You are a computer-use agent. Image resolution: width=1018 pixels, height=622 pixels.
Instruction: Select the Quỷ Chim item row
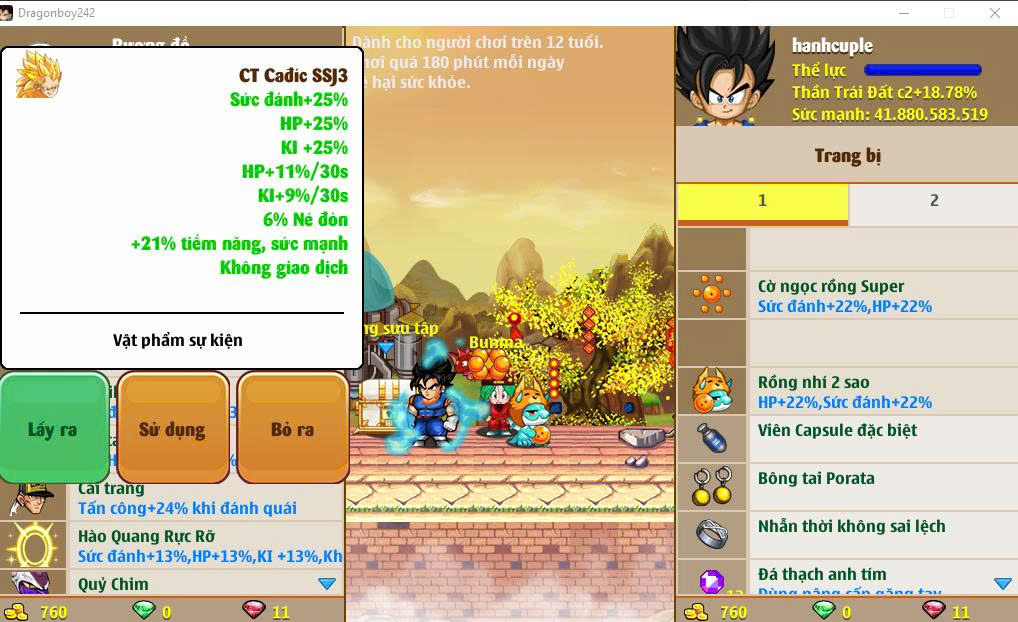[172, 584]
